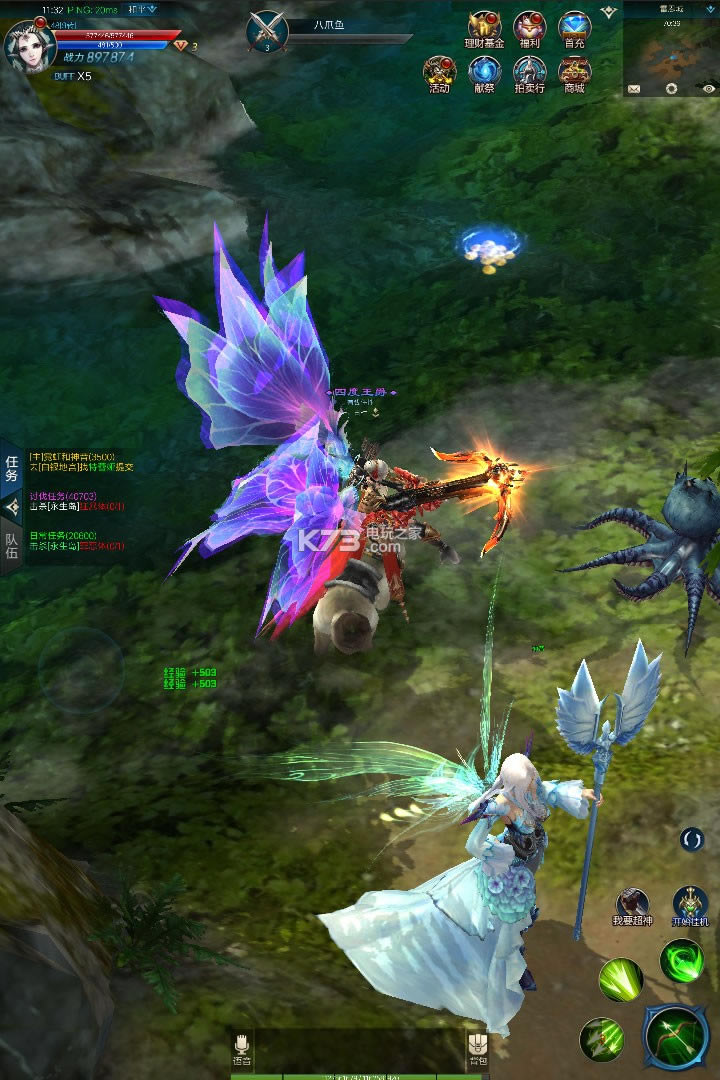Tap the 我要超神 icon
Screen dimensions: 720x1080
click(x=632, y=906)
